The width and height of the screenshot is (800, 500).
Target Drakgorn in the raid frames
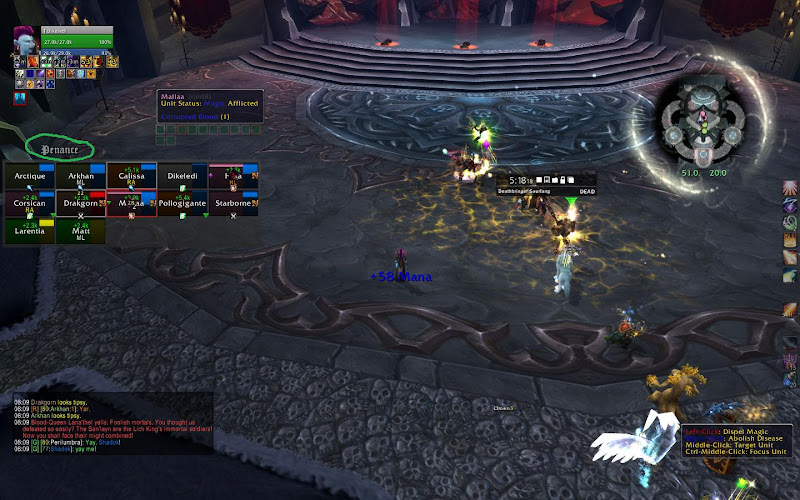click(81, 204)
